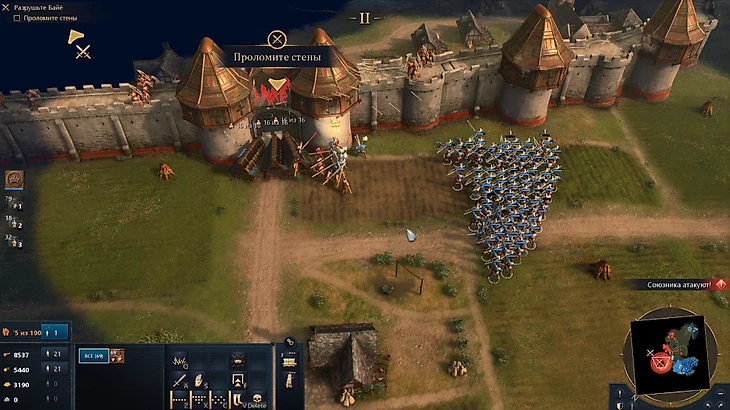Activate the spiked barricade ability icon
The height and width of the screenshot is (410, 730).
180,361
